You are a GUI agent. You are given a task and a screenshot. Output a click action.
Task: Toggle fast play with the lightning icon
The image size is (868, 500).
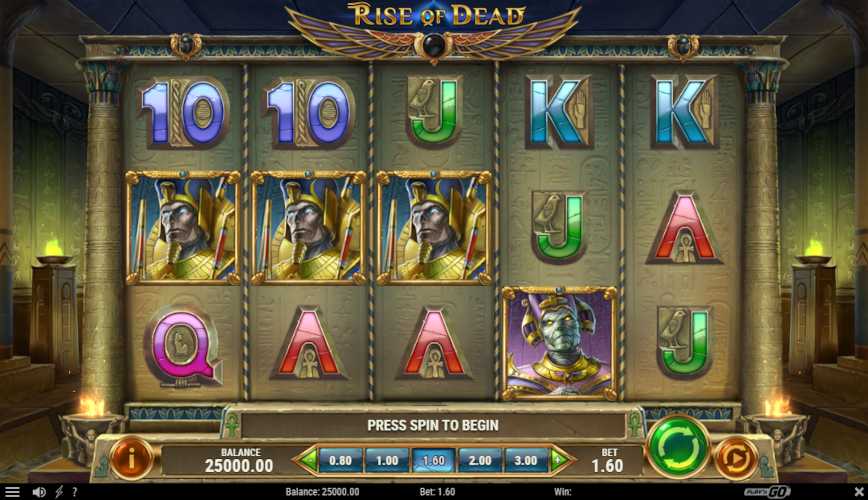(x=58, y=492)
